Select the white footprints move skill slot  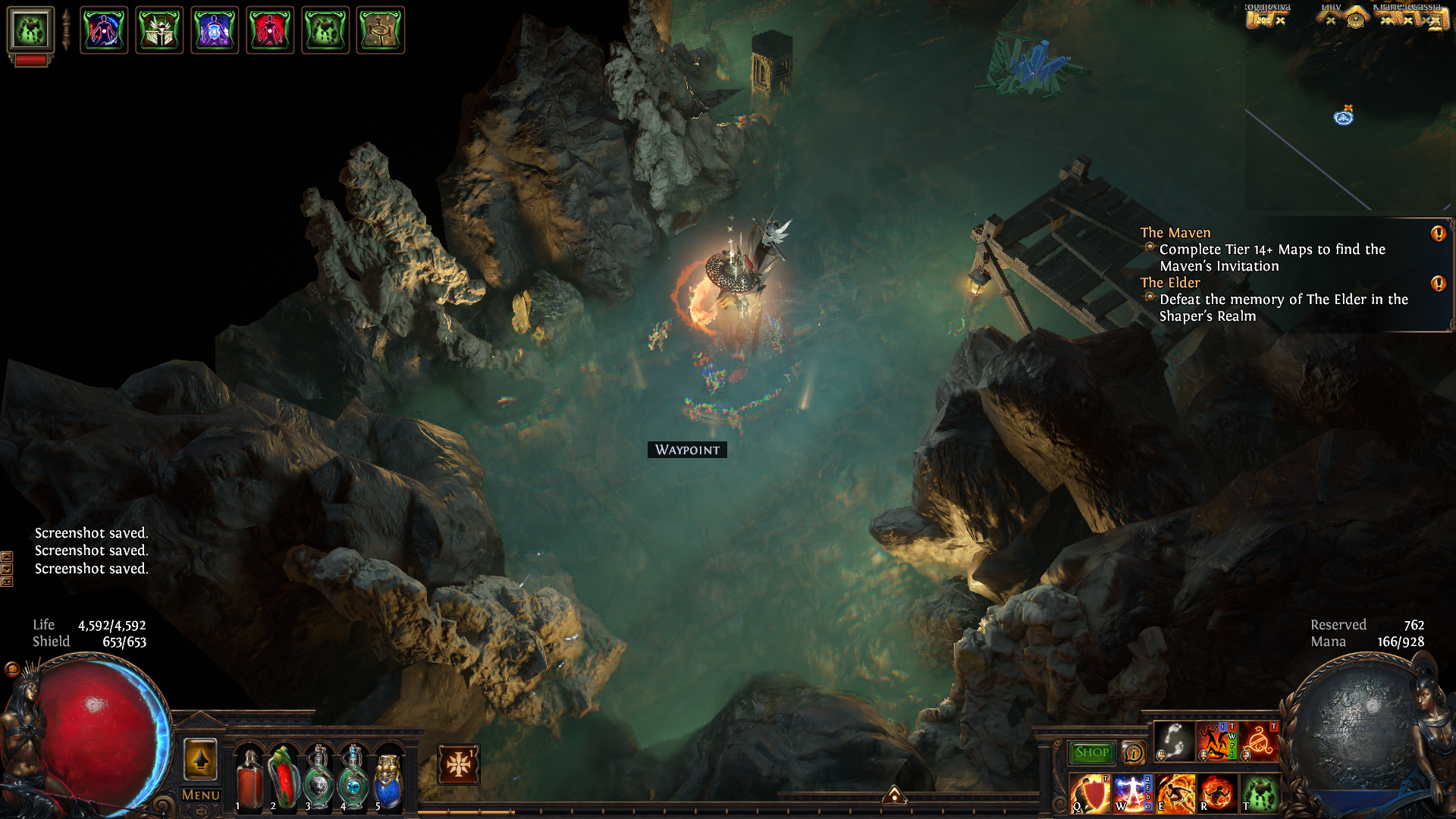(1174, 741)
